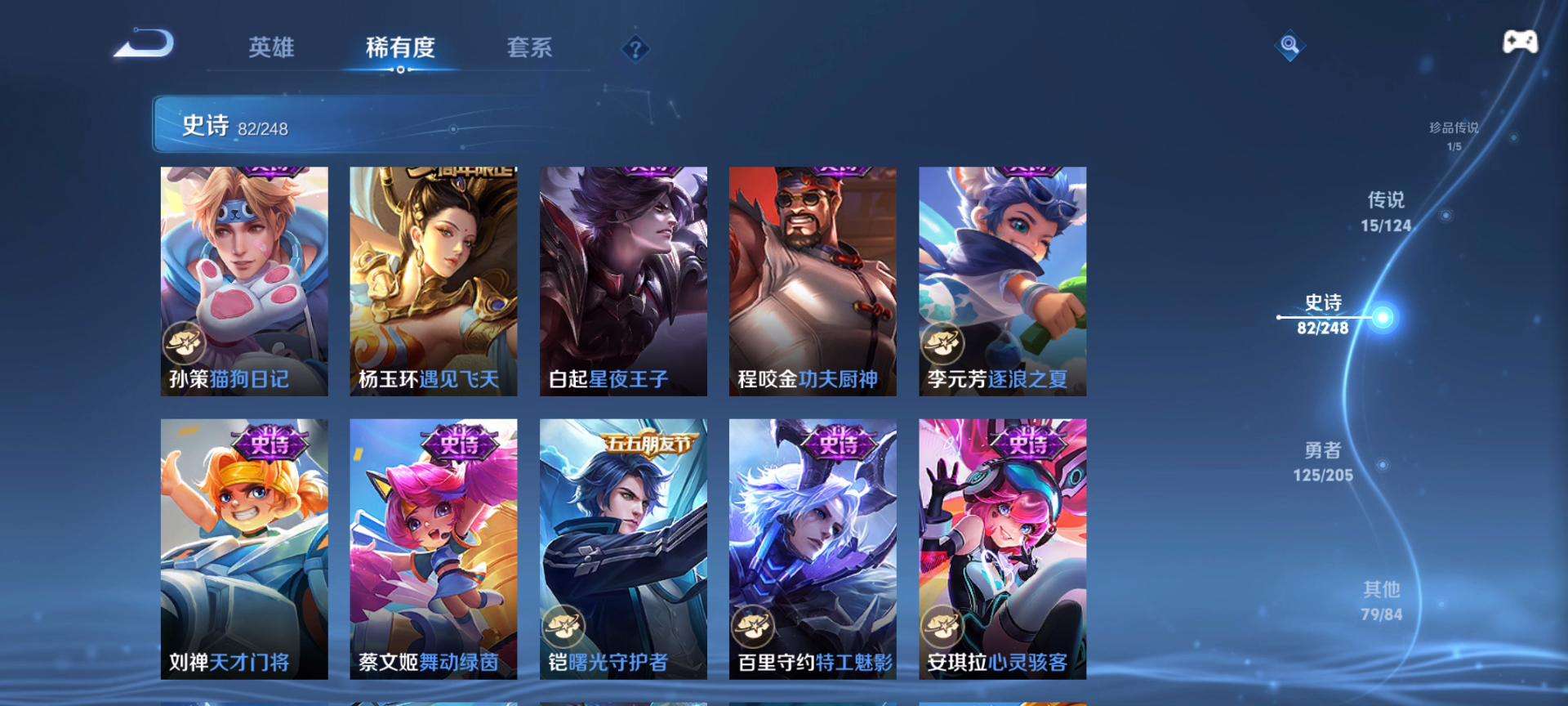1568x706 pixels.
Task: Choose the 杨玉环 遇见飞天 skin card
Action: tap(434, 281)
